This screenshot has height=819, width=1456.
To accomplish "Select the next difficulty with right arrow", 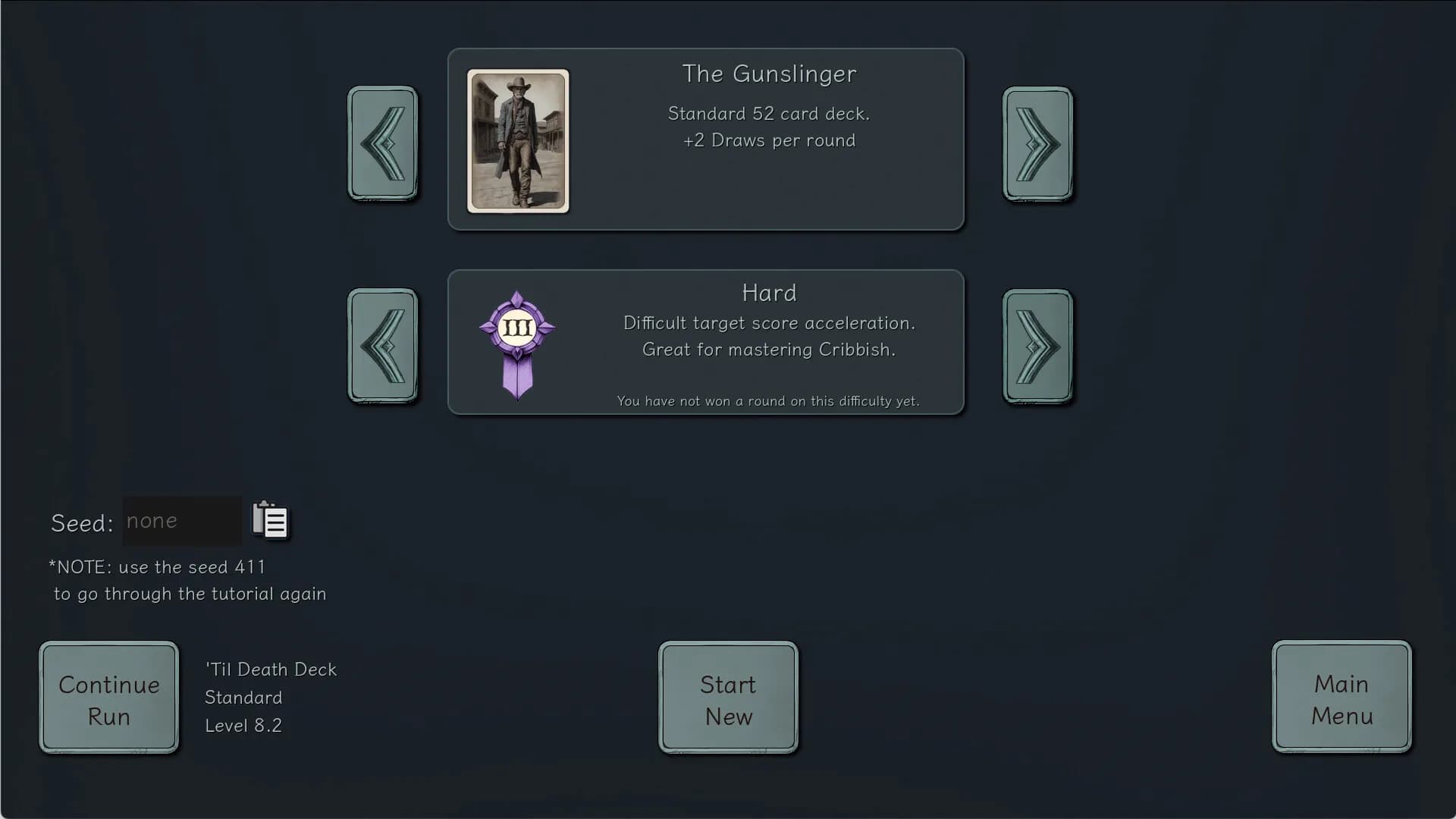I will [x=1037, y=346].
